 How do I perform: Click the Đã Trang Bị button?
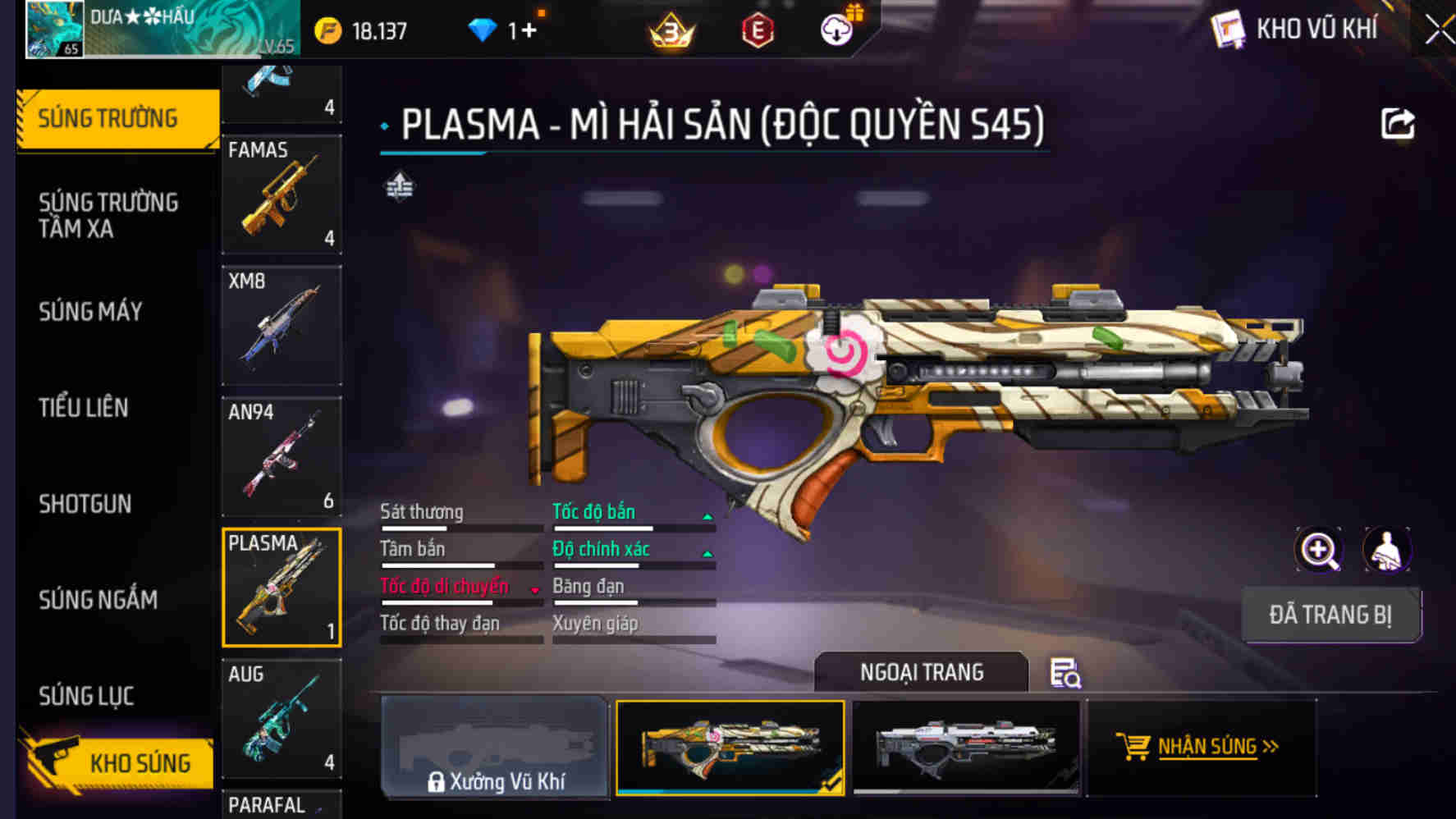[x=1330, y=615]
